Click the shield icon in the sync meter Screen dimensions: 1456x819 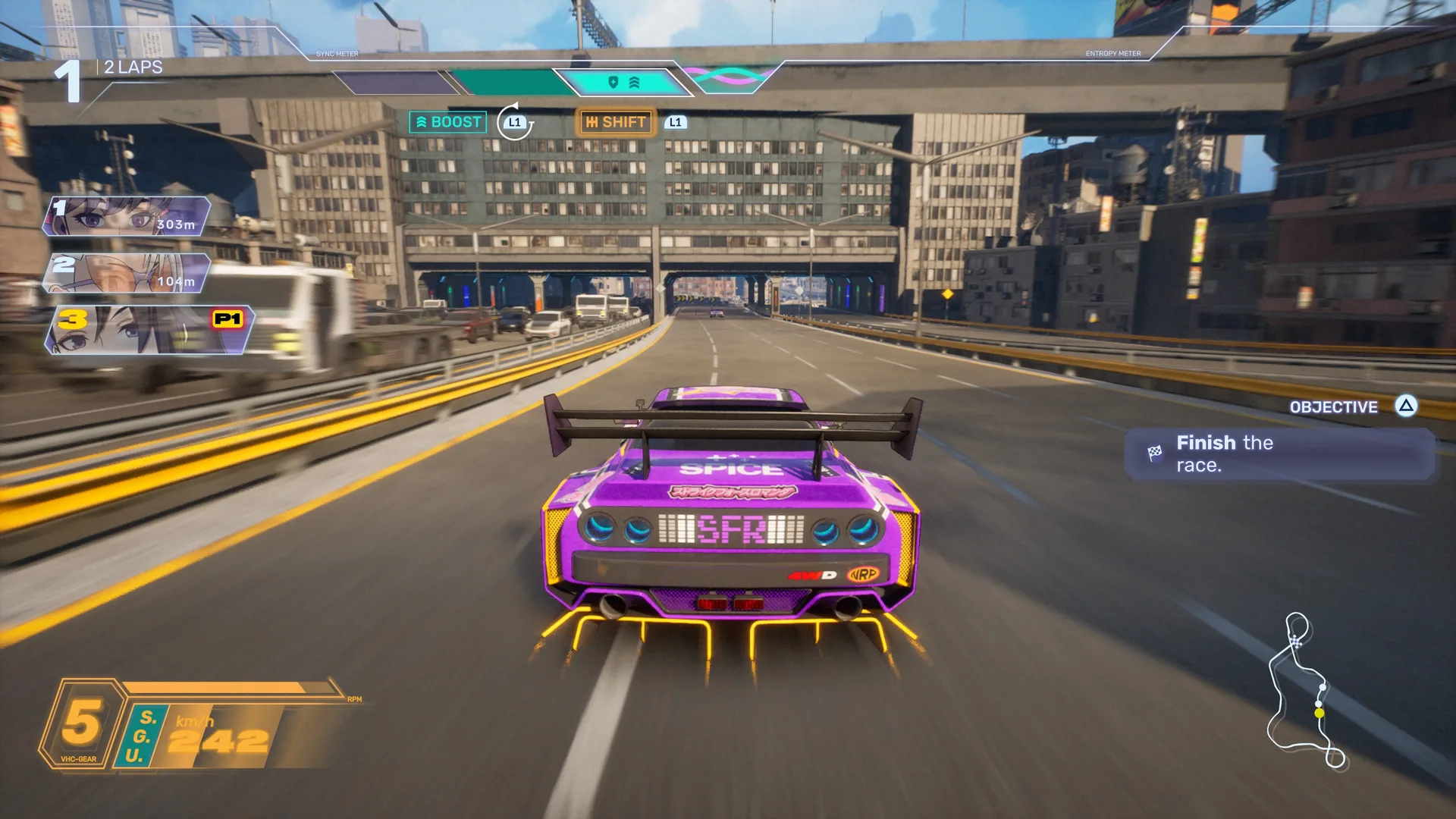613,82
